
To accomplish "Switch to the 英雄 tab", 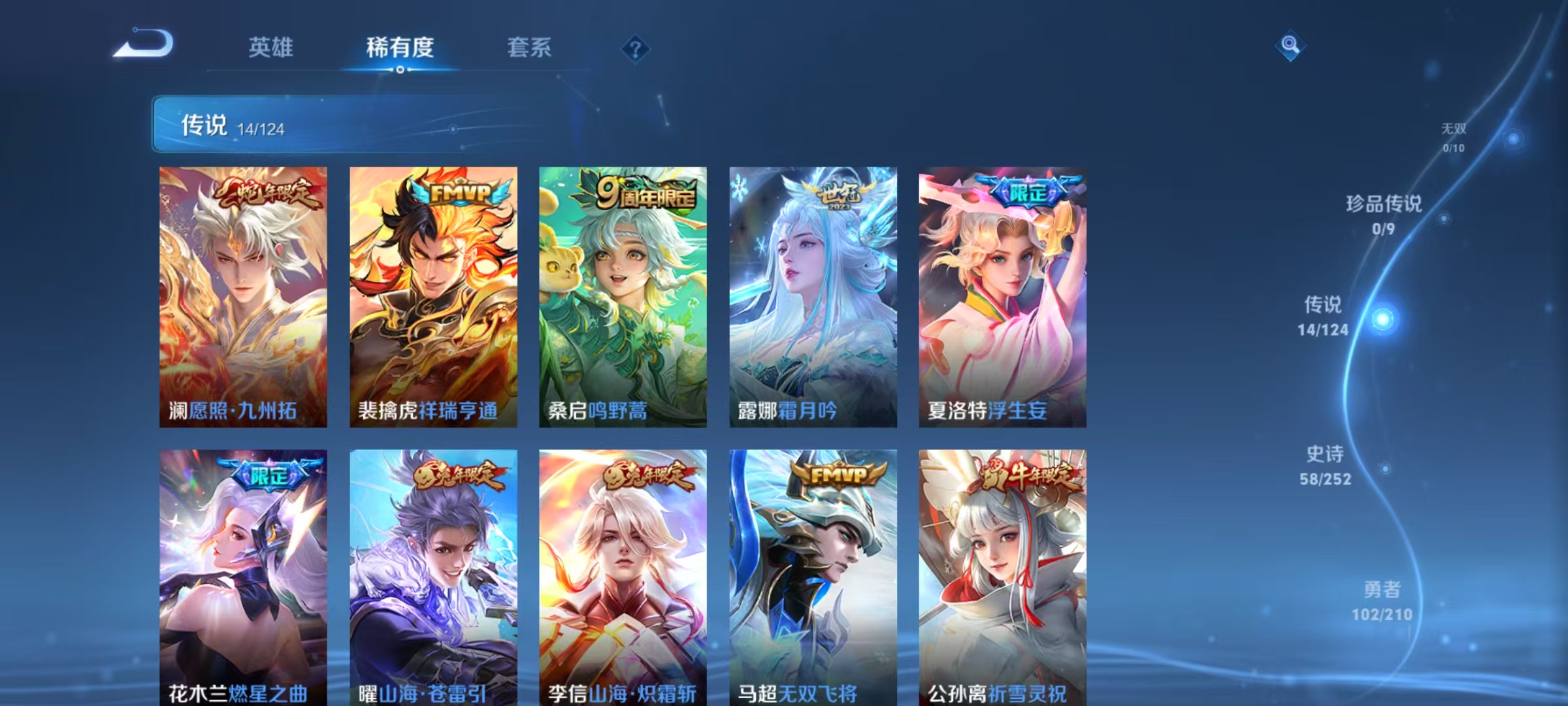I will pyautogui.click(x=272, y=47).
